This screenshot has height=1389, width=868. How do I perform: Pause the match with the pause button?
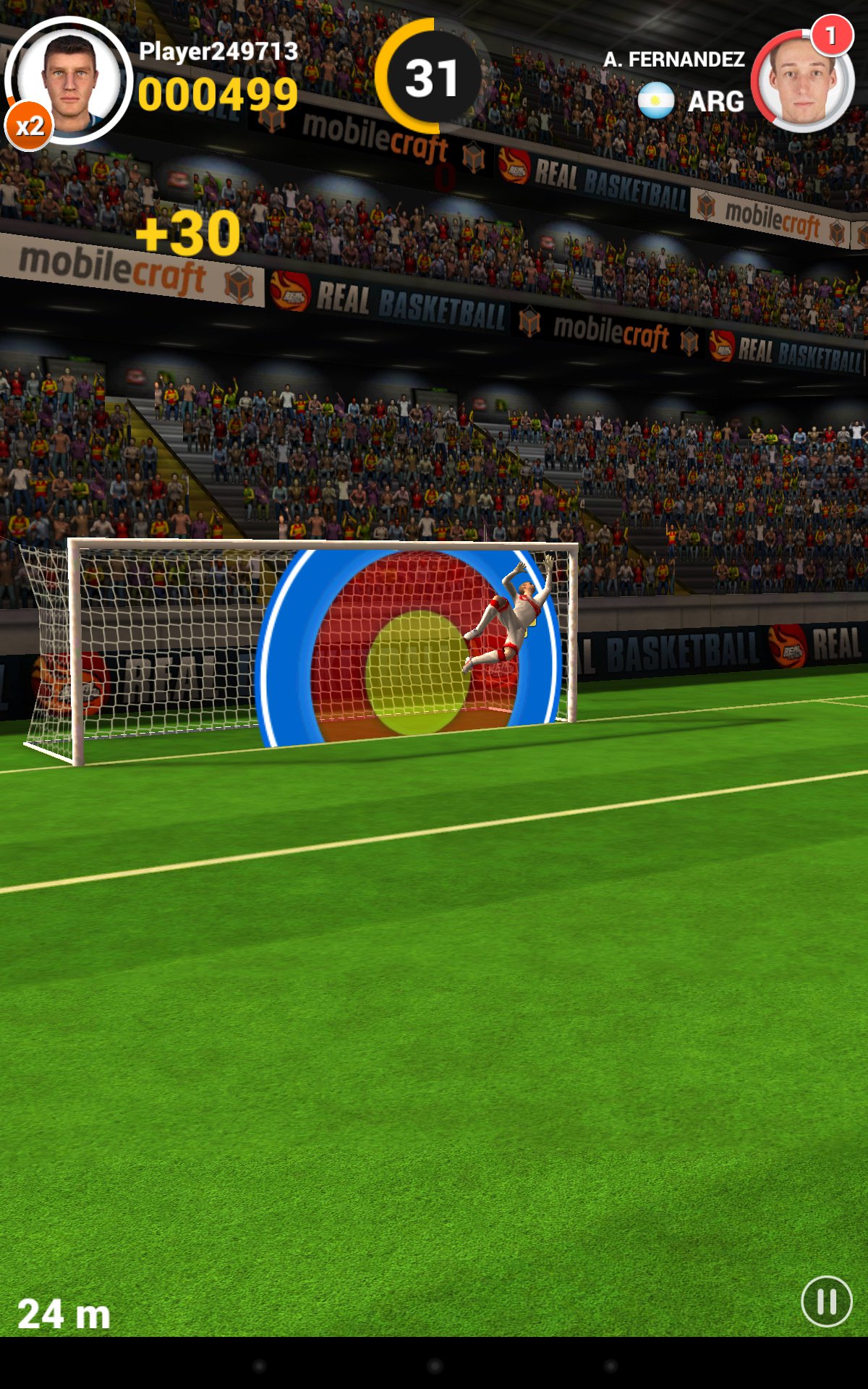click(x=827, y=1301)
